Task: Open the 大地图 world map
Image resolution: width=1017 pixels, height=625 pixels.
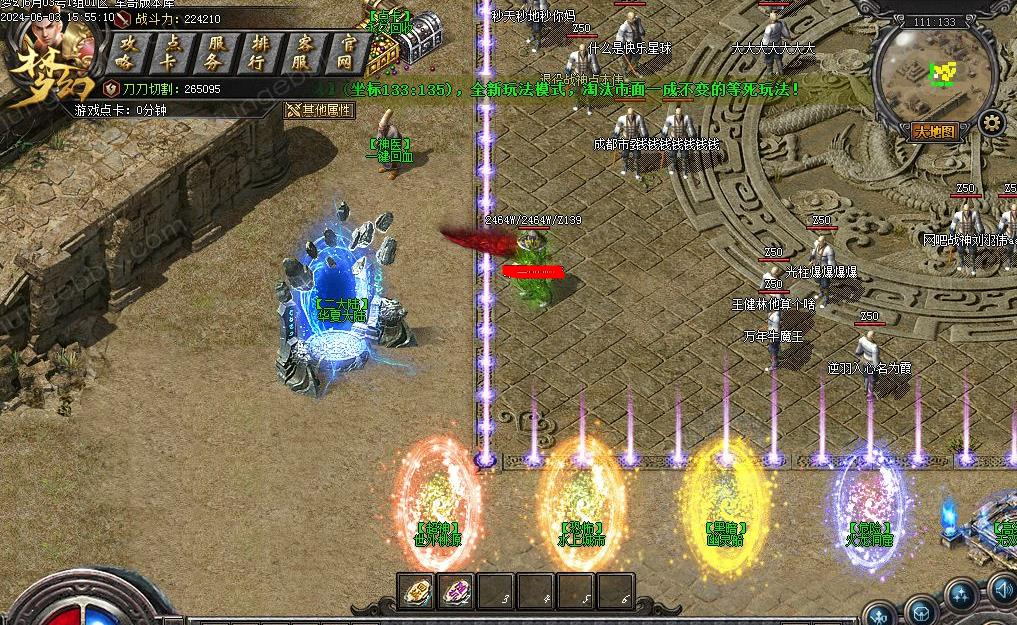Action: point(935,131)
